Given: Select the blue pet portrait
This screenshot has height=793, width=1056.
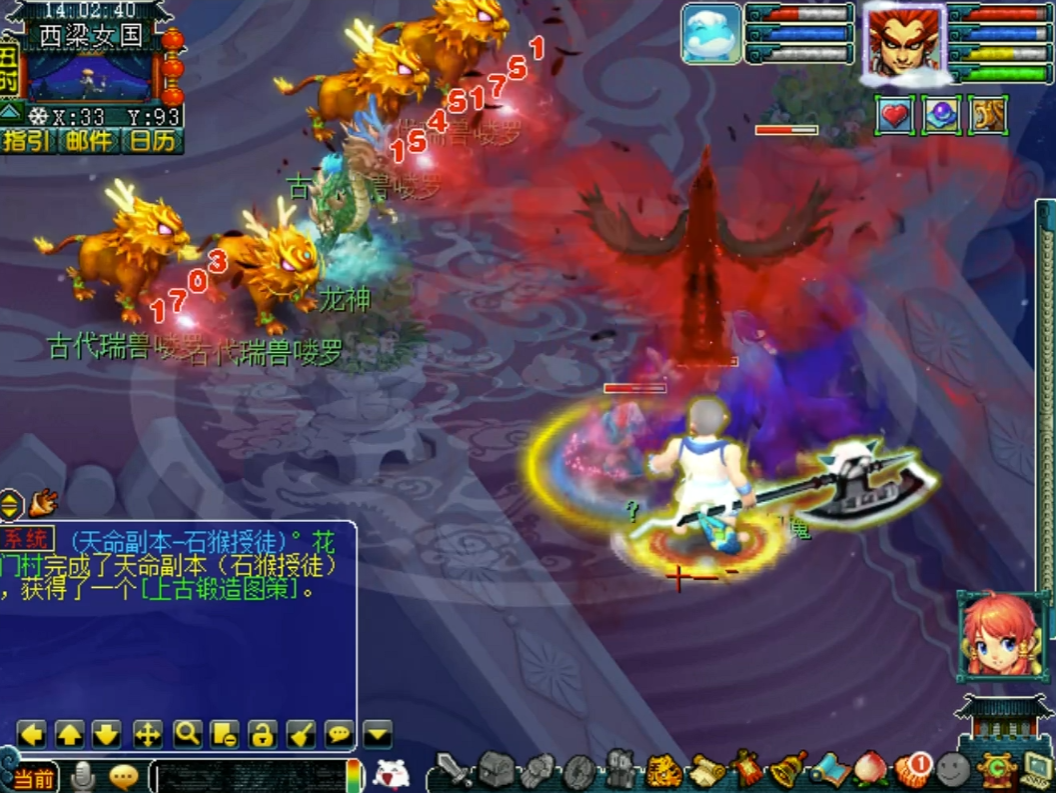Looking at the screenshot, I should pos(712,34).
